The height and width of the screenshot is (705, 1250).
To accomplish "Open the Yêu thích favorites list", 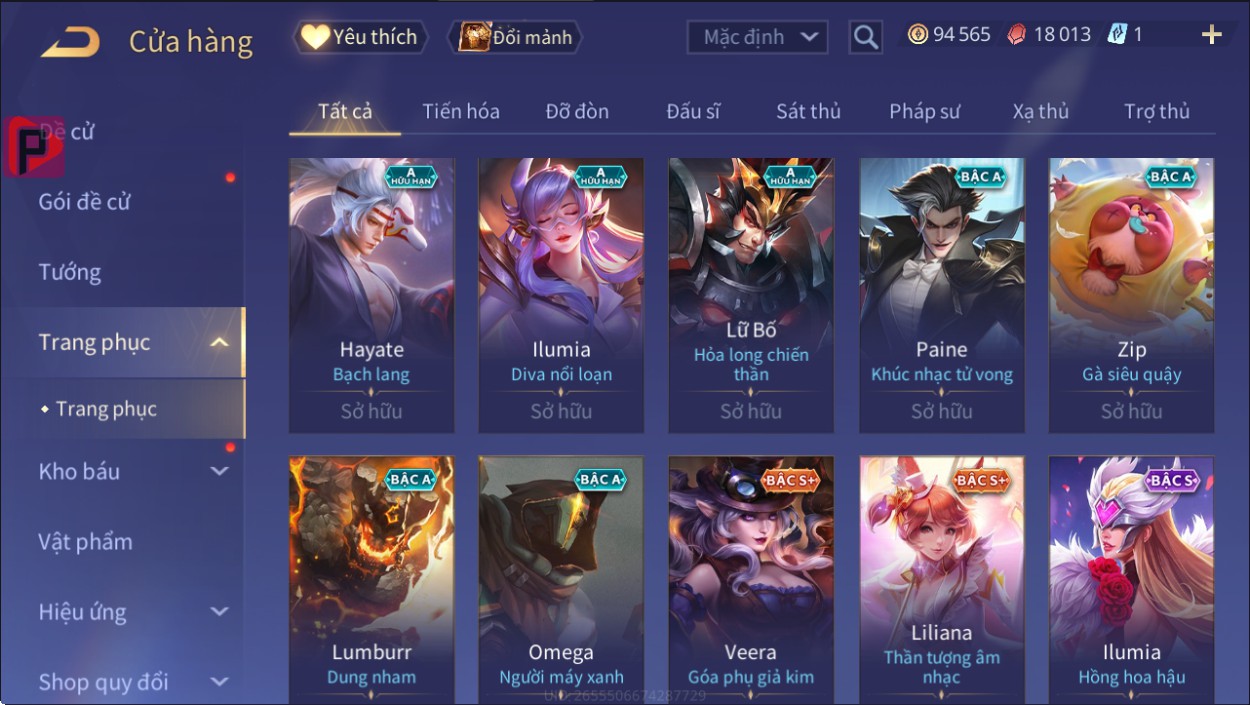I will tap(360, 38).
